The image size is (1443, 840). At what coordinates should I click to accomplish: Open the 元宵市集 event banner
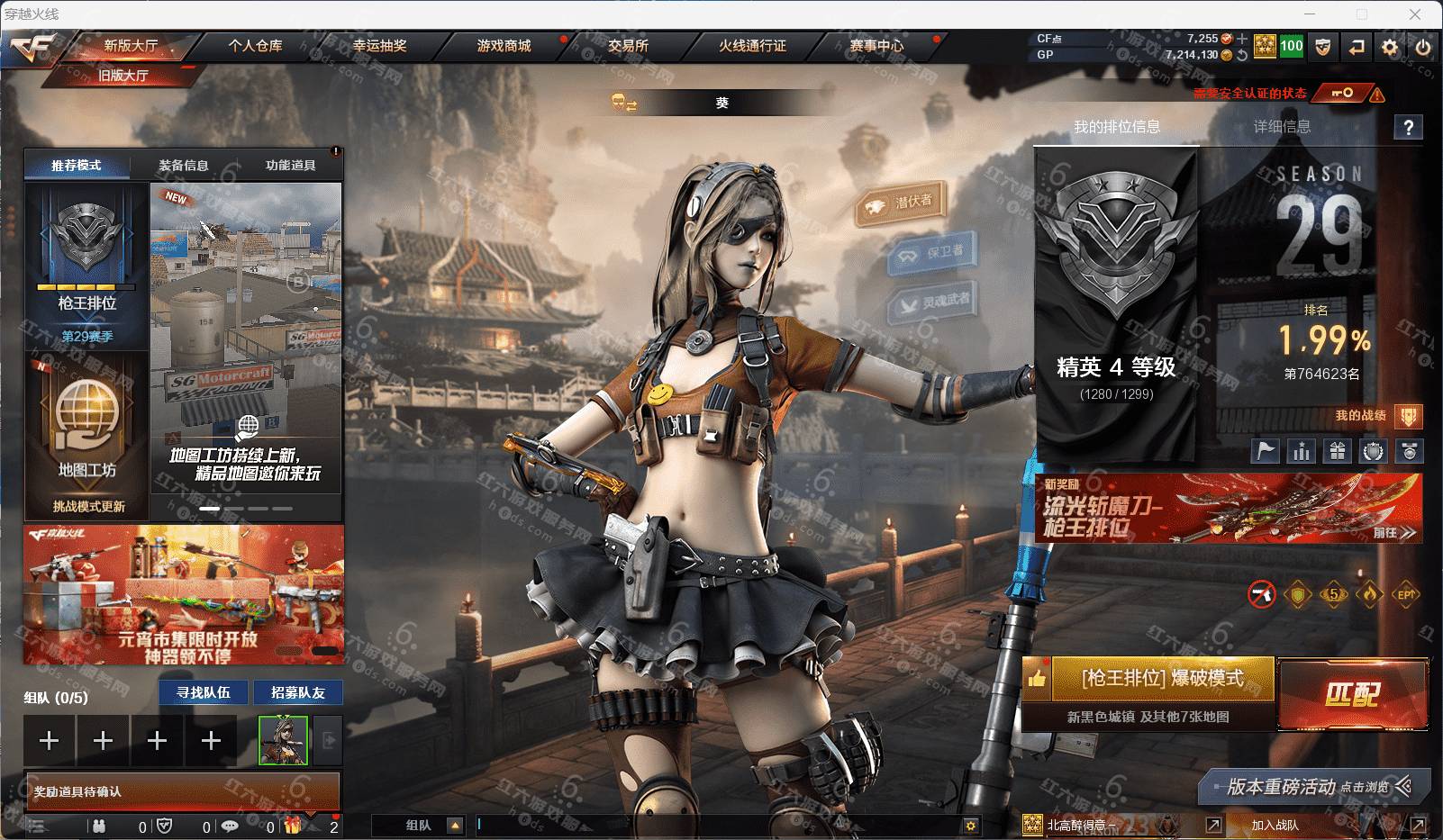point(184,594)
